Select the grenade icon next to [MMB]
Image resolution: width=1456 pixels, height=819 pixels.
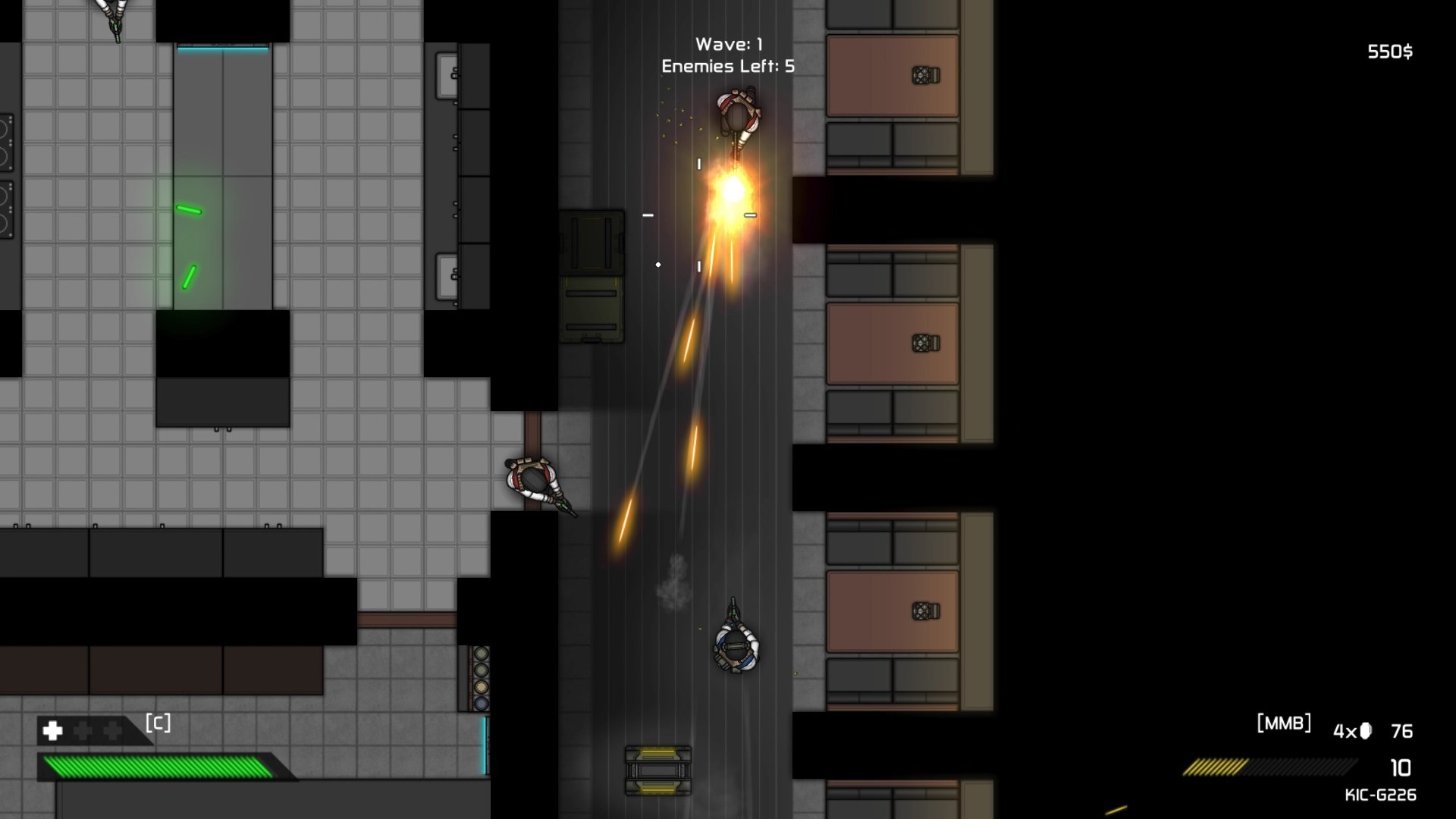[1365, 730]
